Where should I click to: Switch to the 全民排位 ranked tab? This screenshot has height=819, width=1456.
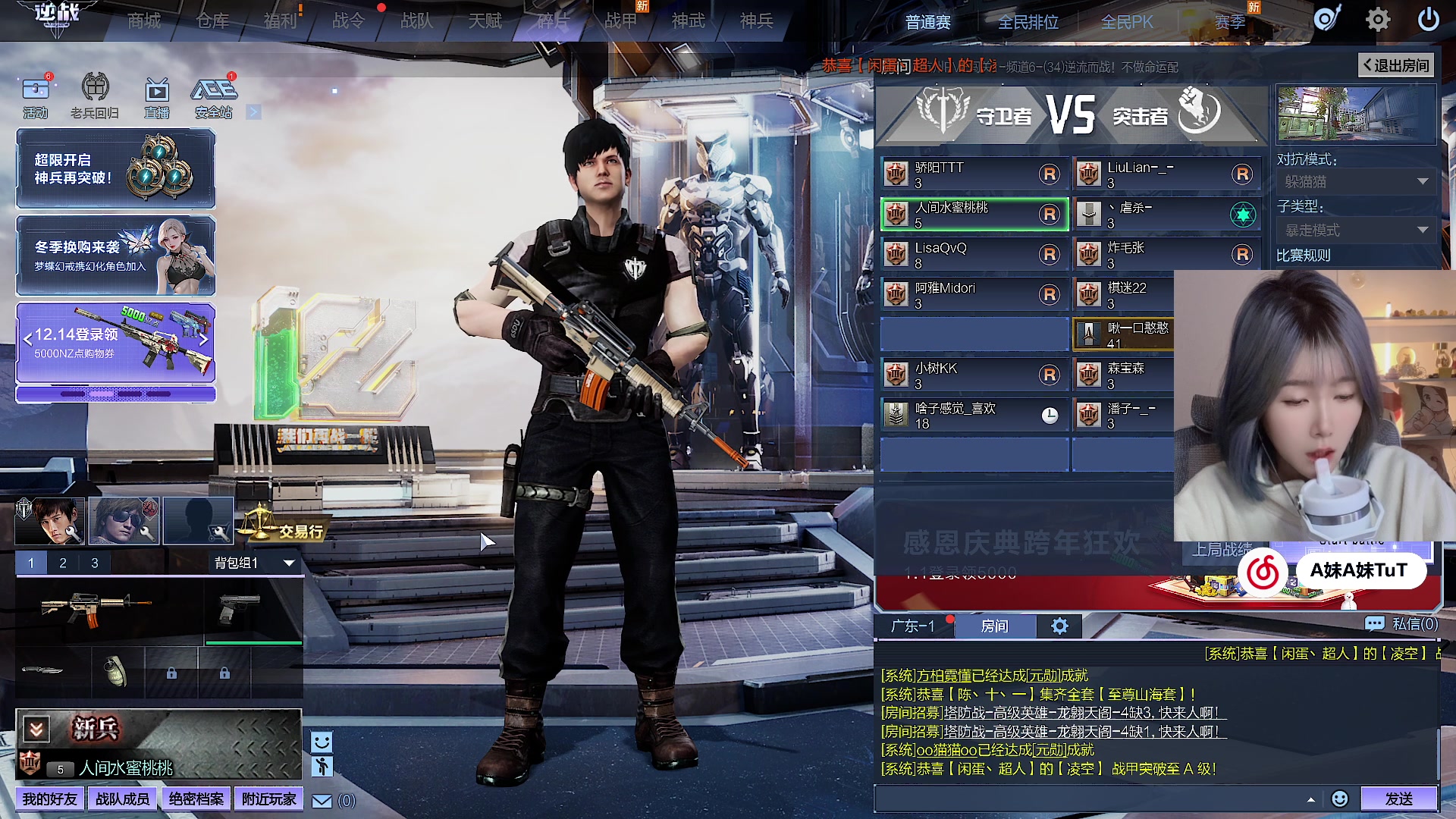pos(1028,23)
